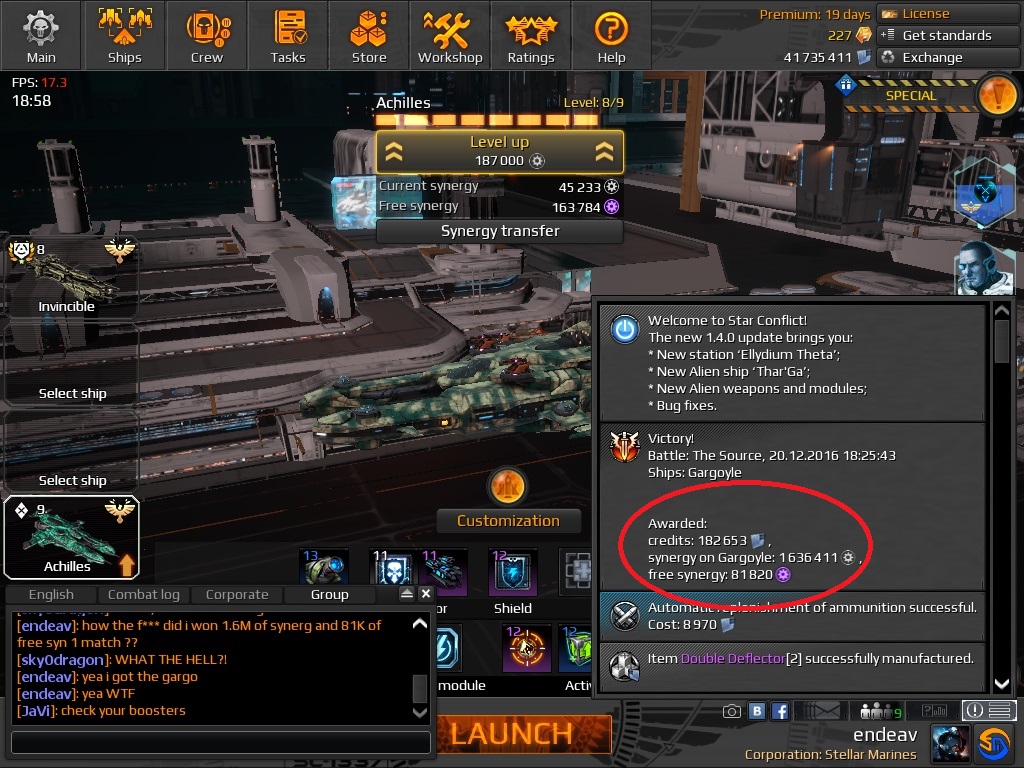The width and height of the screenshot is (1024, 768).
Task: Open Synergy transfer
Action: tap(499, 231)
